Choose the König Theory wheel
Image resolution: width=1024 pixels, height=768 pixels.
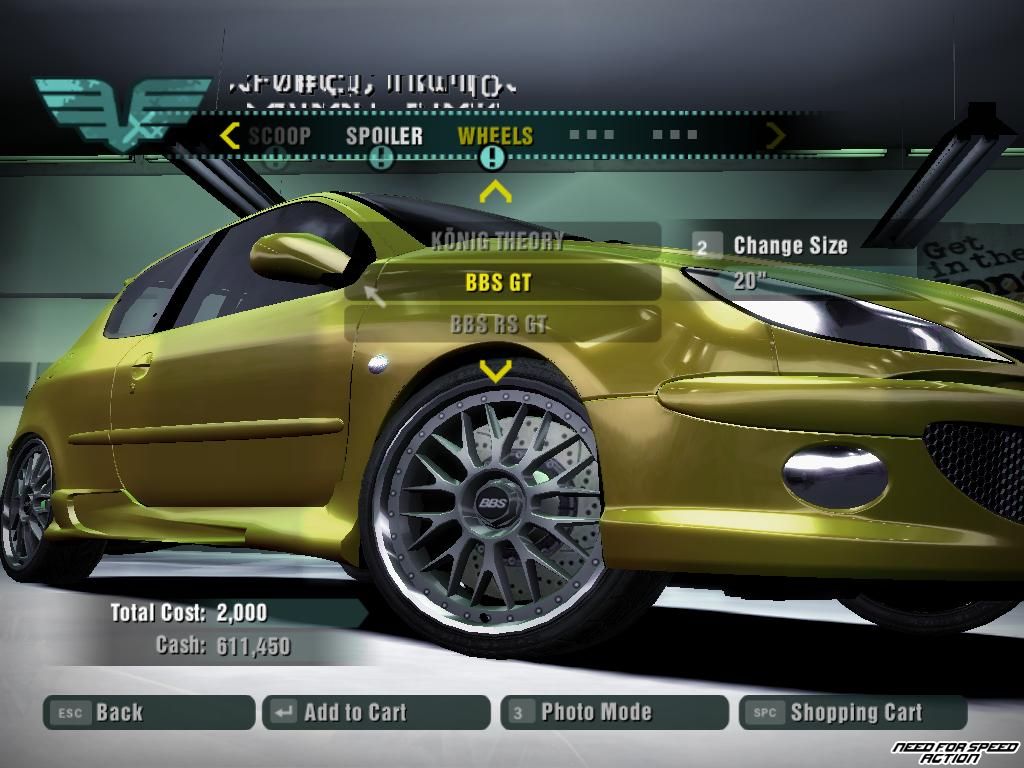(499, 241)
